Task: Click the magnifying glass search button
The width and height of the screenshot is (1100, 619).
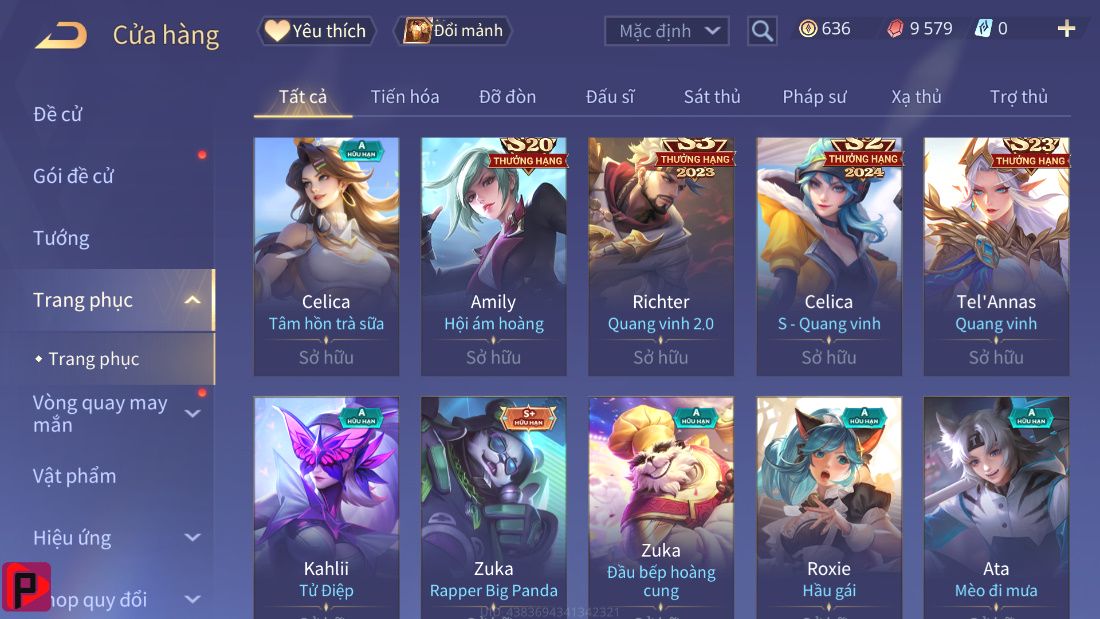Action: 762,31
